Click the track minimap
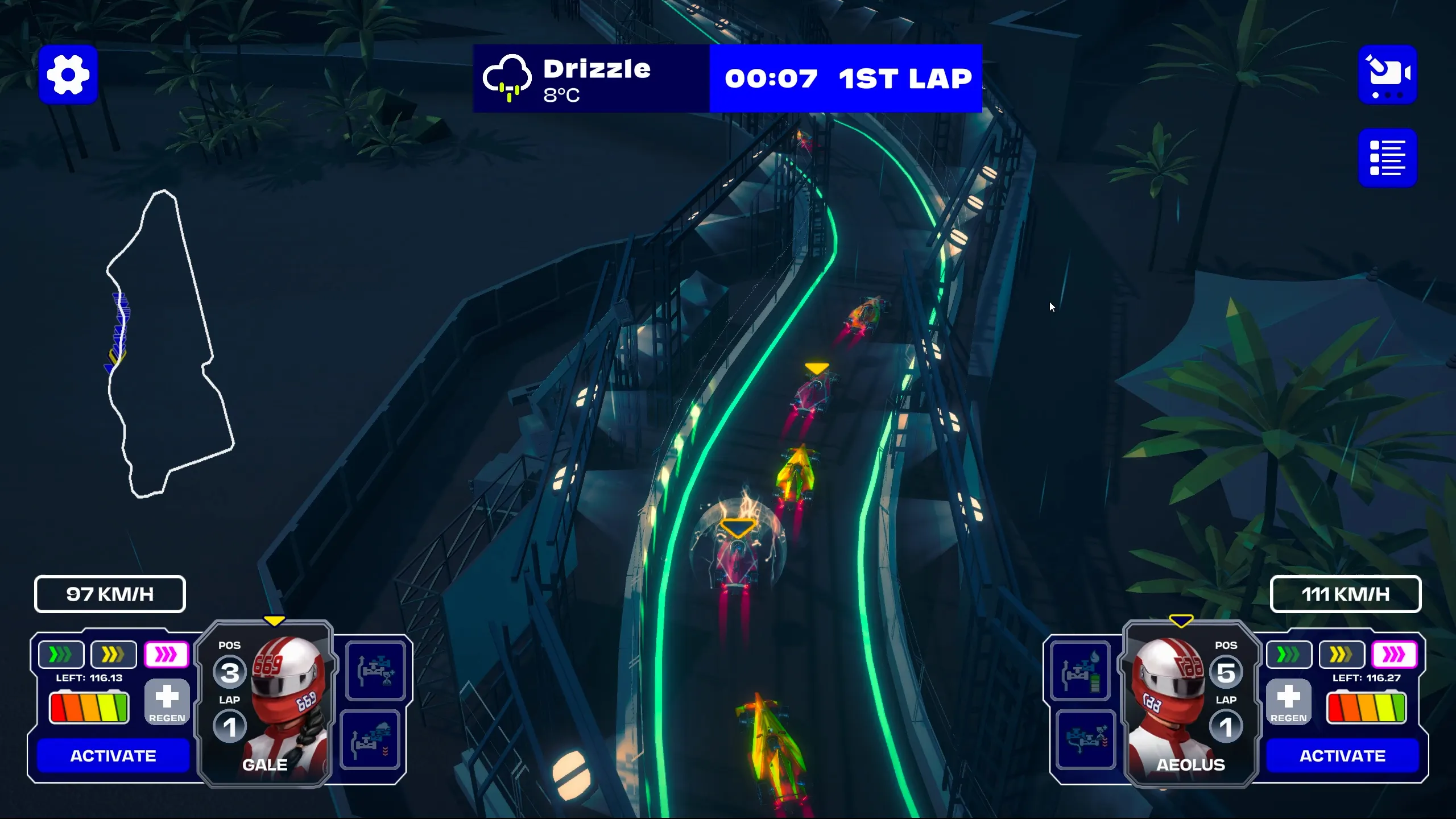 pyautogui.click(x=169, y=344)
